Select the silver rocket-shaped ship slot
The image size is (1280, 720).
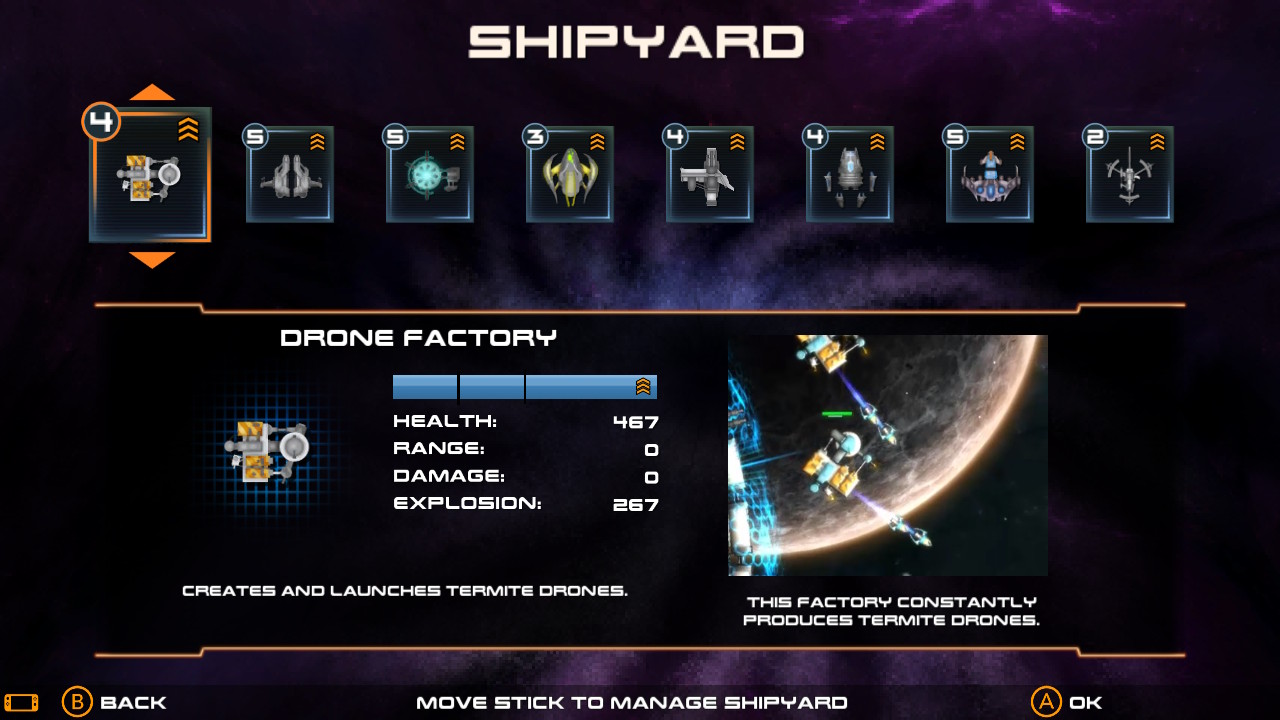coord(850,173)
